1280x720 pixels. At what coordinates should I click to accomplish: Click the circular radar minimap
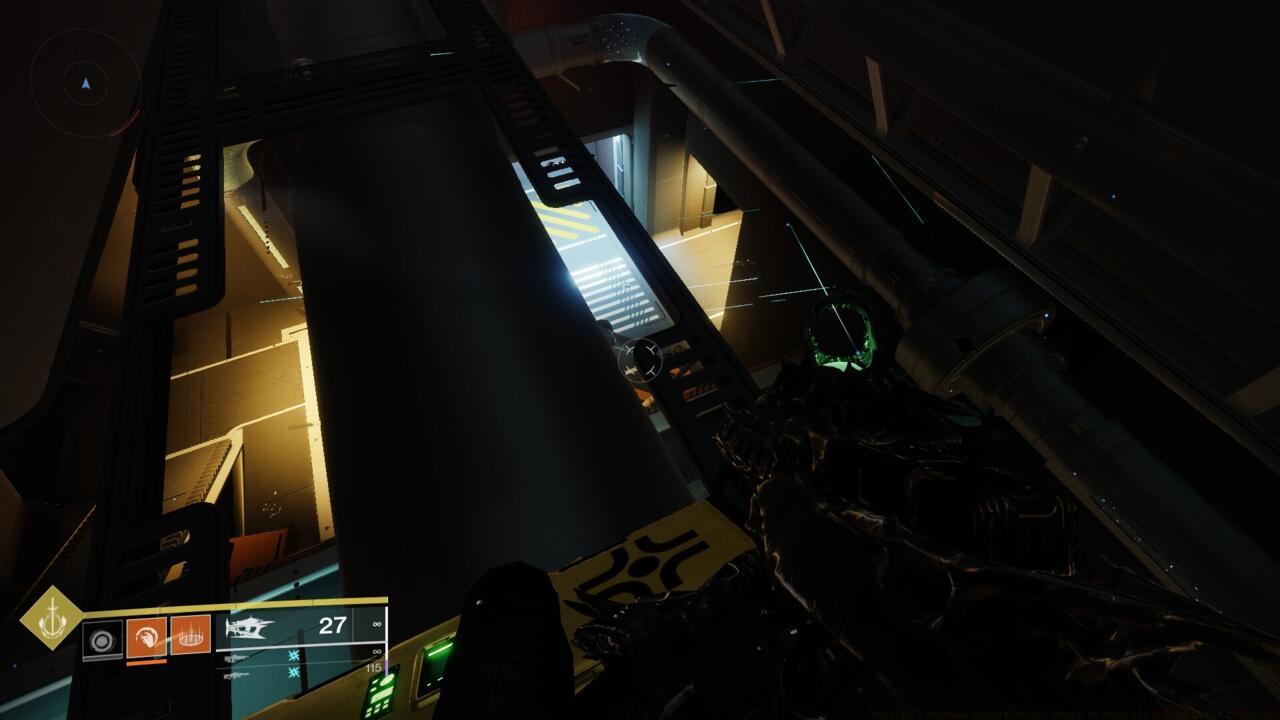(x=85, y=83)
